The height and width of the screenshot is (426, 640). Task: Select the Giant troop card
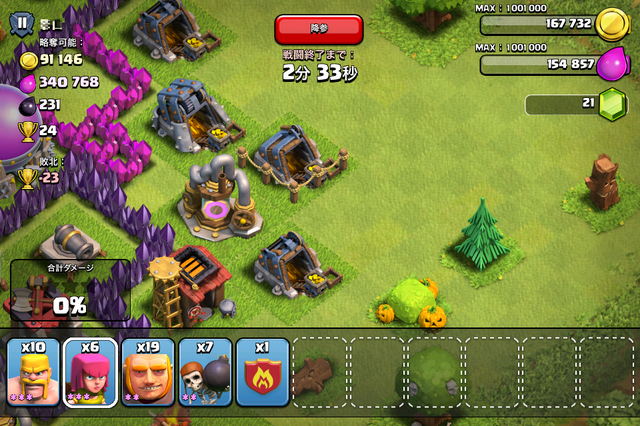click(x=148, y=372)
